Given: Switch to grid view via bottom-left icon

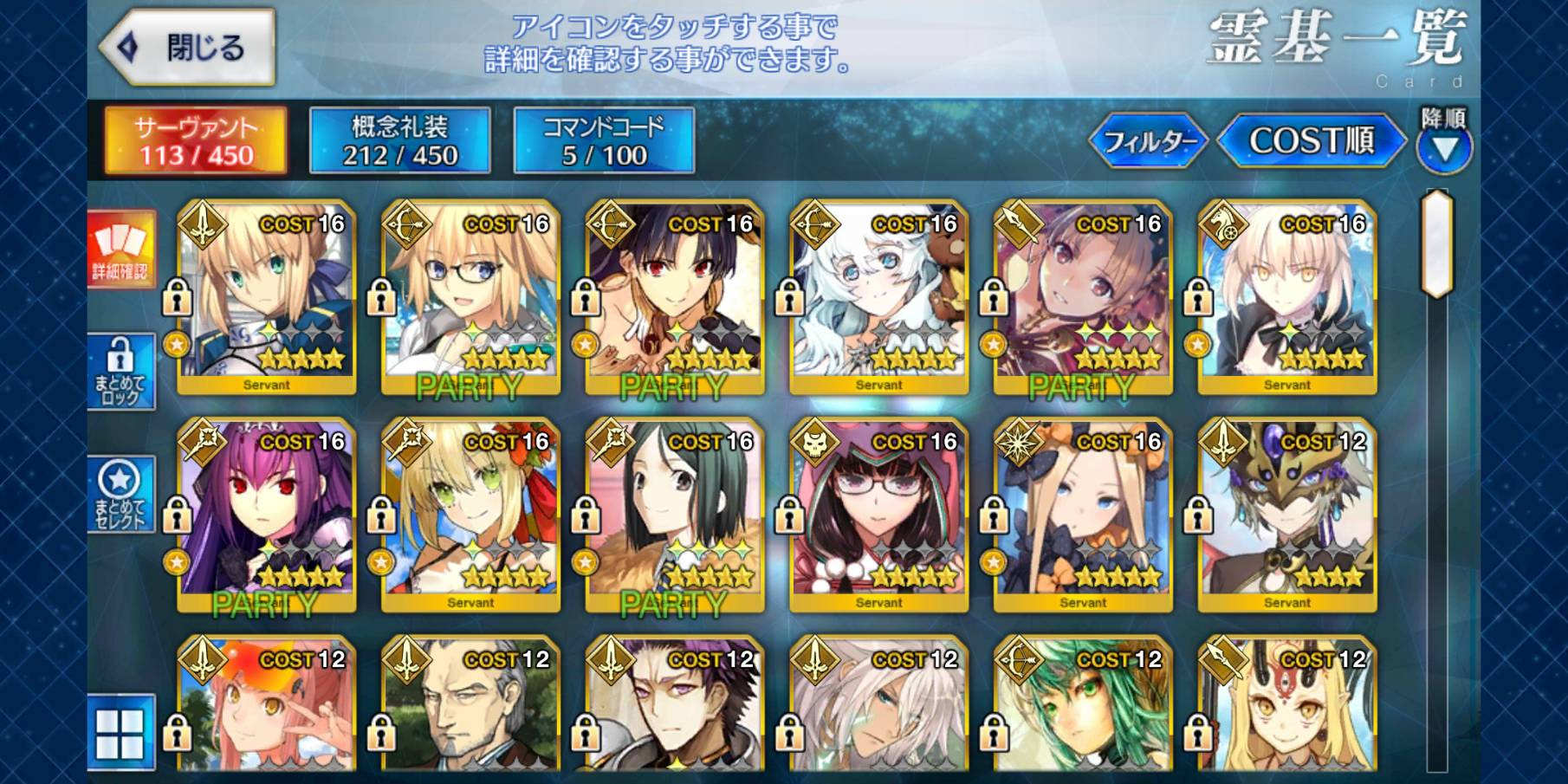Looking at the screenshot, I should point(121,732).
